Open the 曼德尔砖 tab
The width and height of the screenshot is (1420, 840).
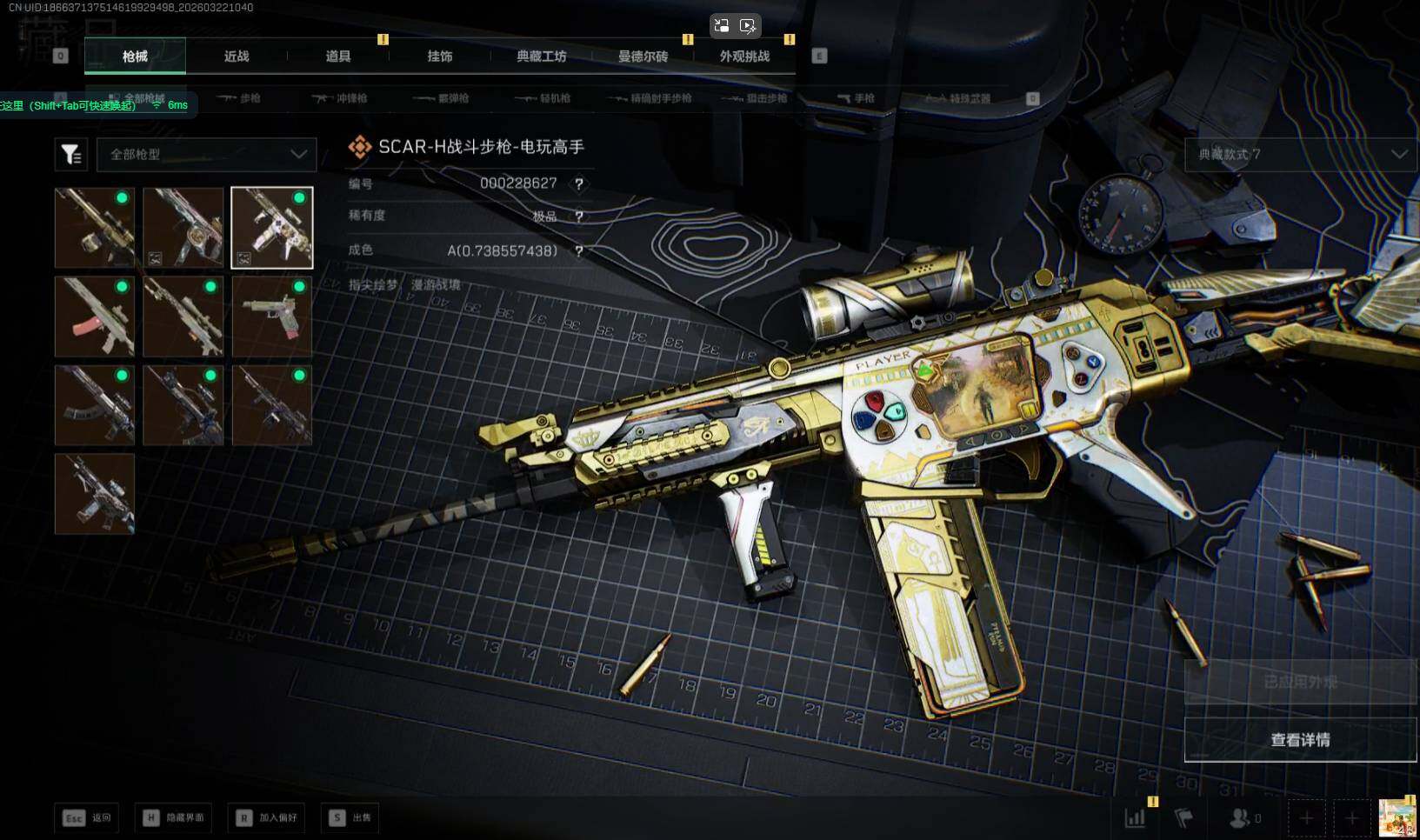(x=643, y=57)
